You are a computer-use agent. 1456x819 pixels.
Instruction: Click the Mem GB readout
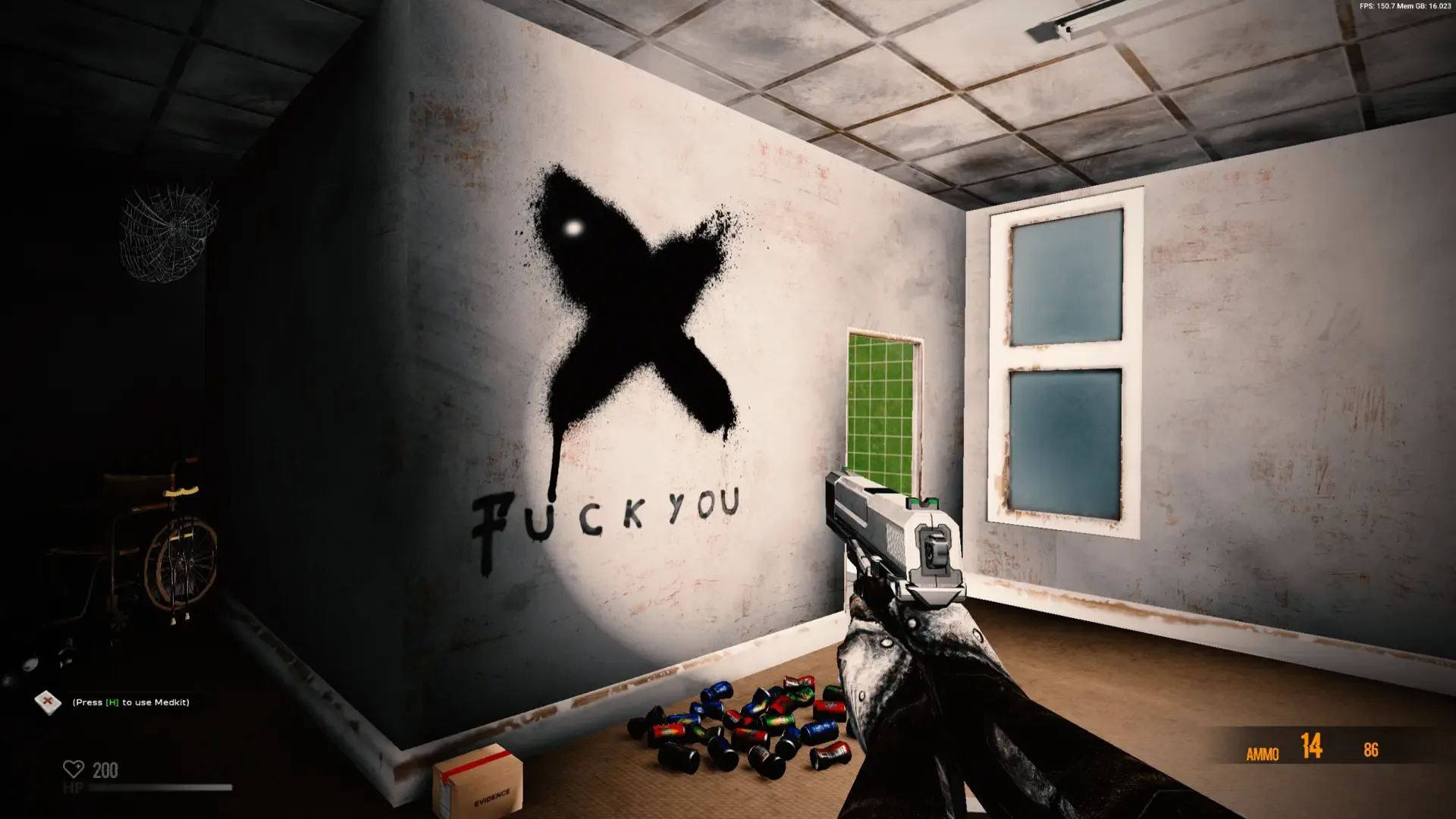click(1424, 6)
